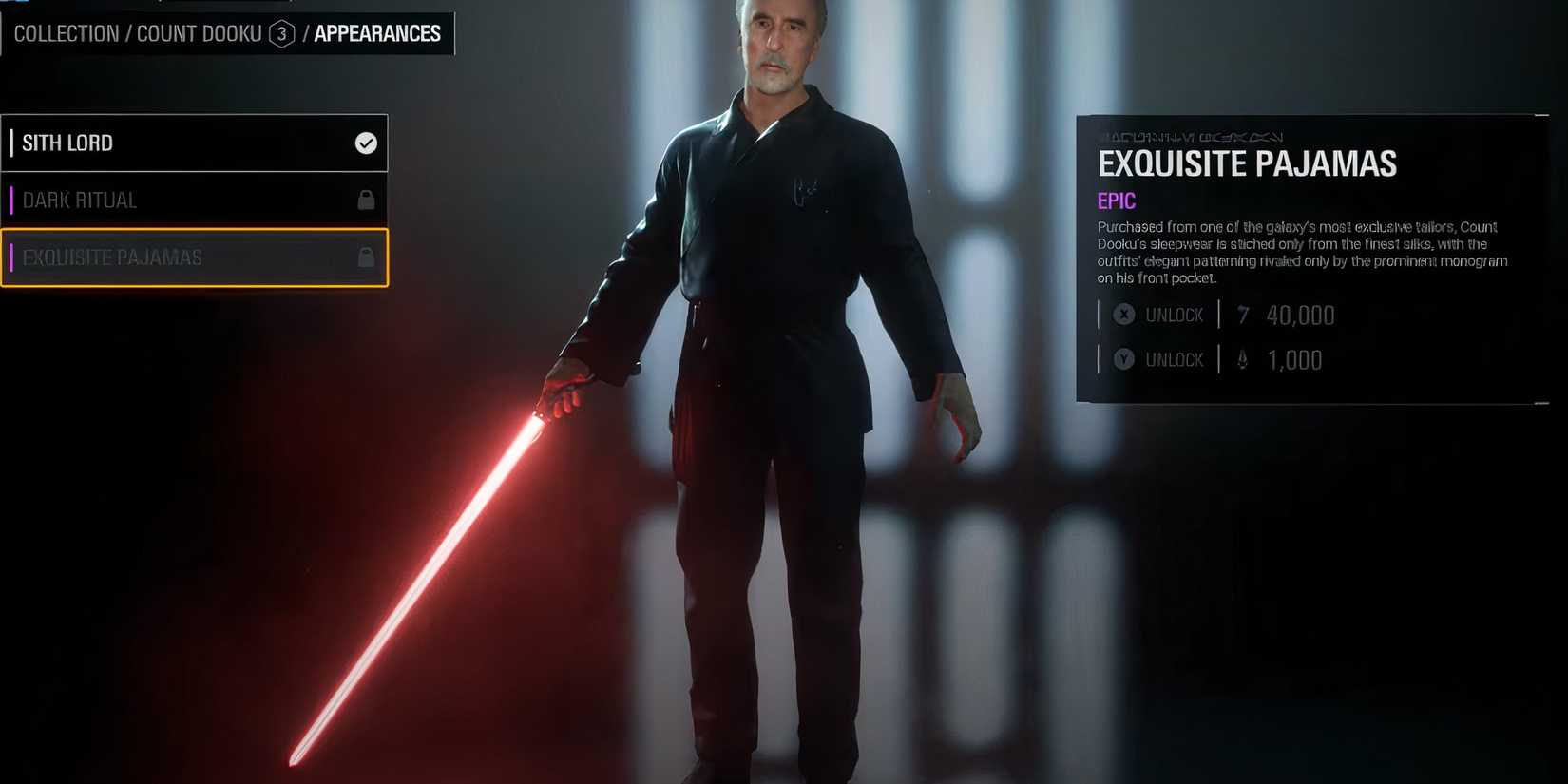Click the EPIC rarity icon label
This screenshot has height=784, width=1568.
coord(1116,201)
